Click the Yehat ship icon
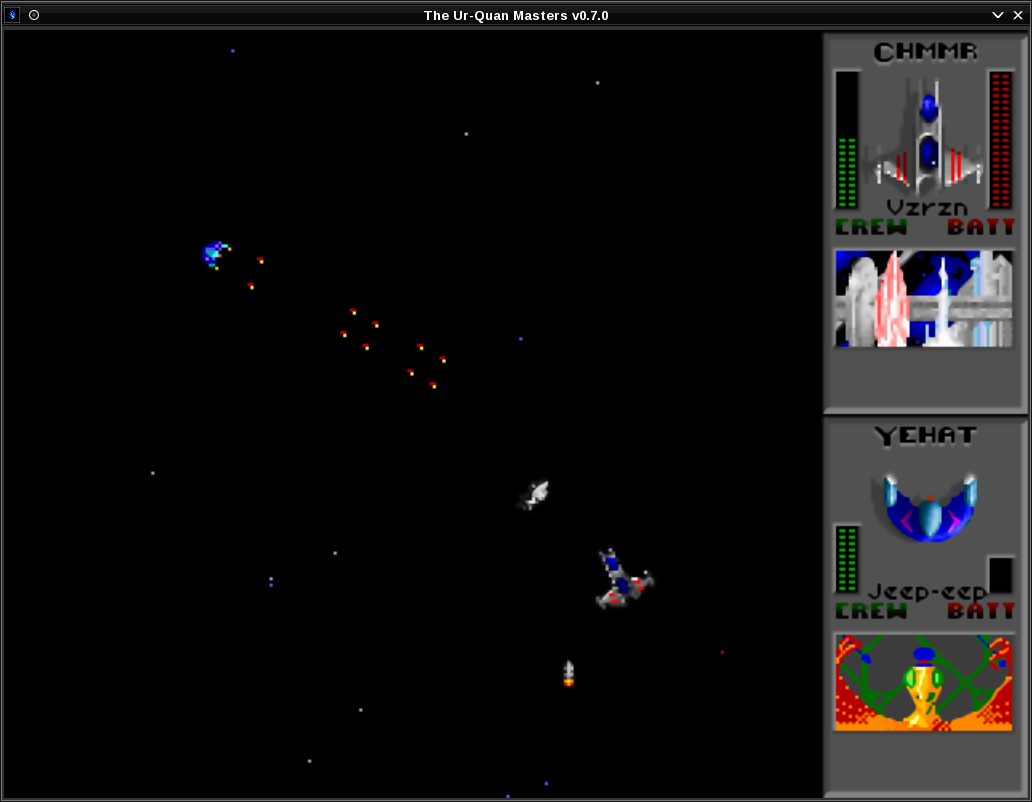Screen dimensions: 1032x802 point(929,507)
